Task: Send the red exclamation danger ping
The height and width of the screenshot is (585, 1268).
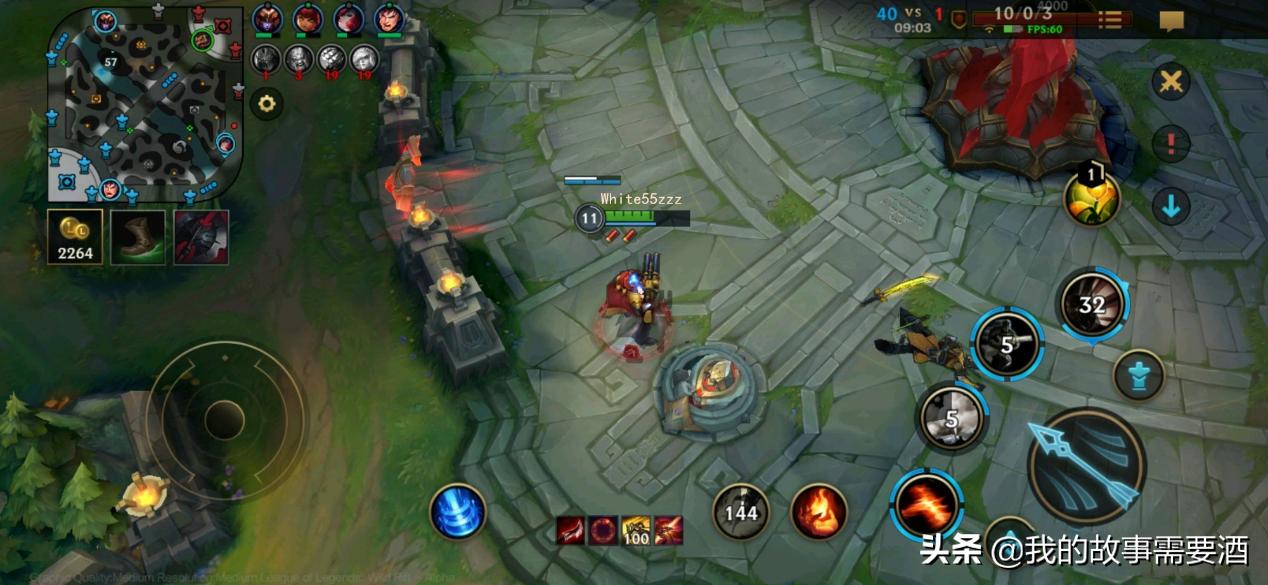Action: click(1170, 145)
